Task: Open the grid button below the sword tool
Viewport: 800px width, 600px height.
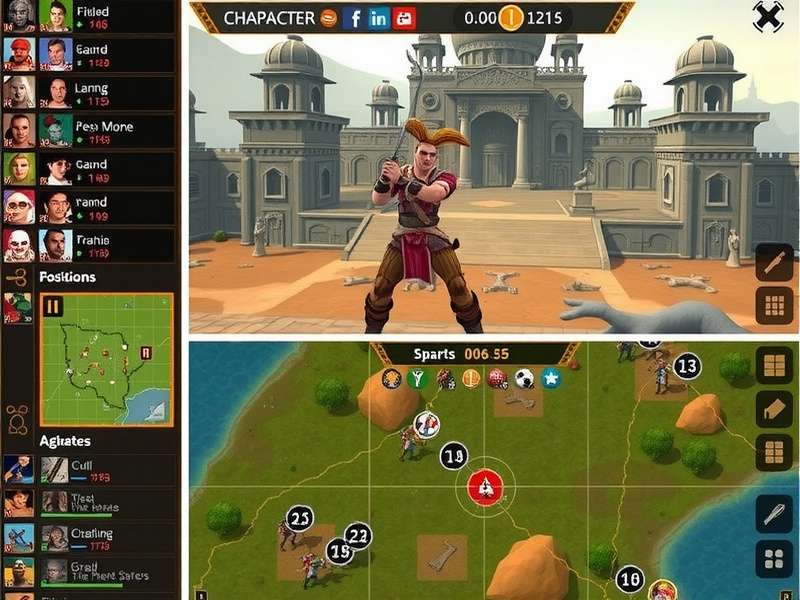Action: pyautogui.click(x=774, y=304)
